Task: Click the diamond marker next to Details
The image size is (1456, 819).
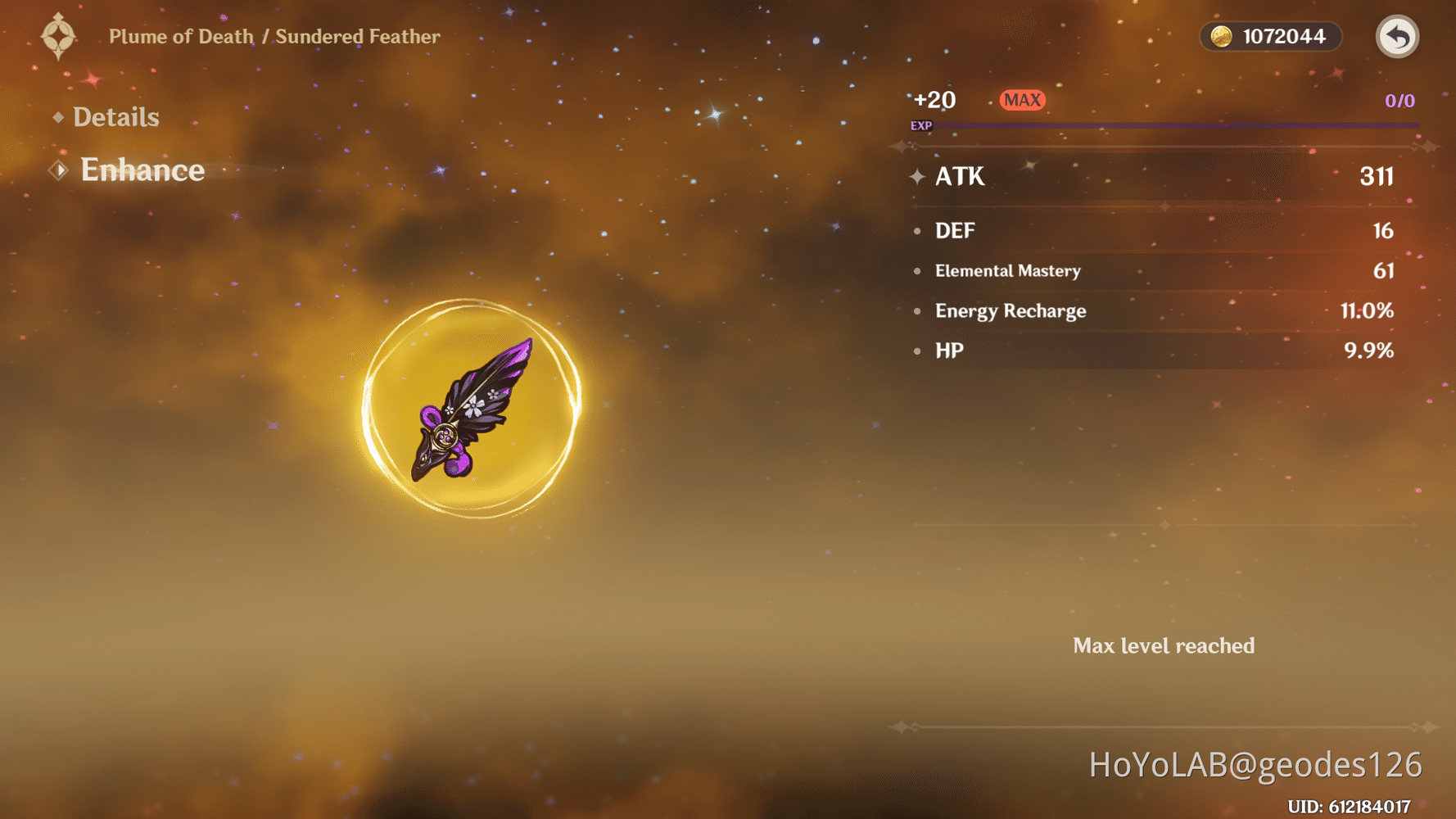Action: tap(57, 117)
